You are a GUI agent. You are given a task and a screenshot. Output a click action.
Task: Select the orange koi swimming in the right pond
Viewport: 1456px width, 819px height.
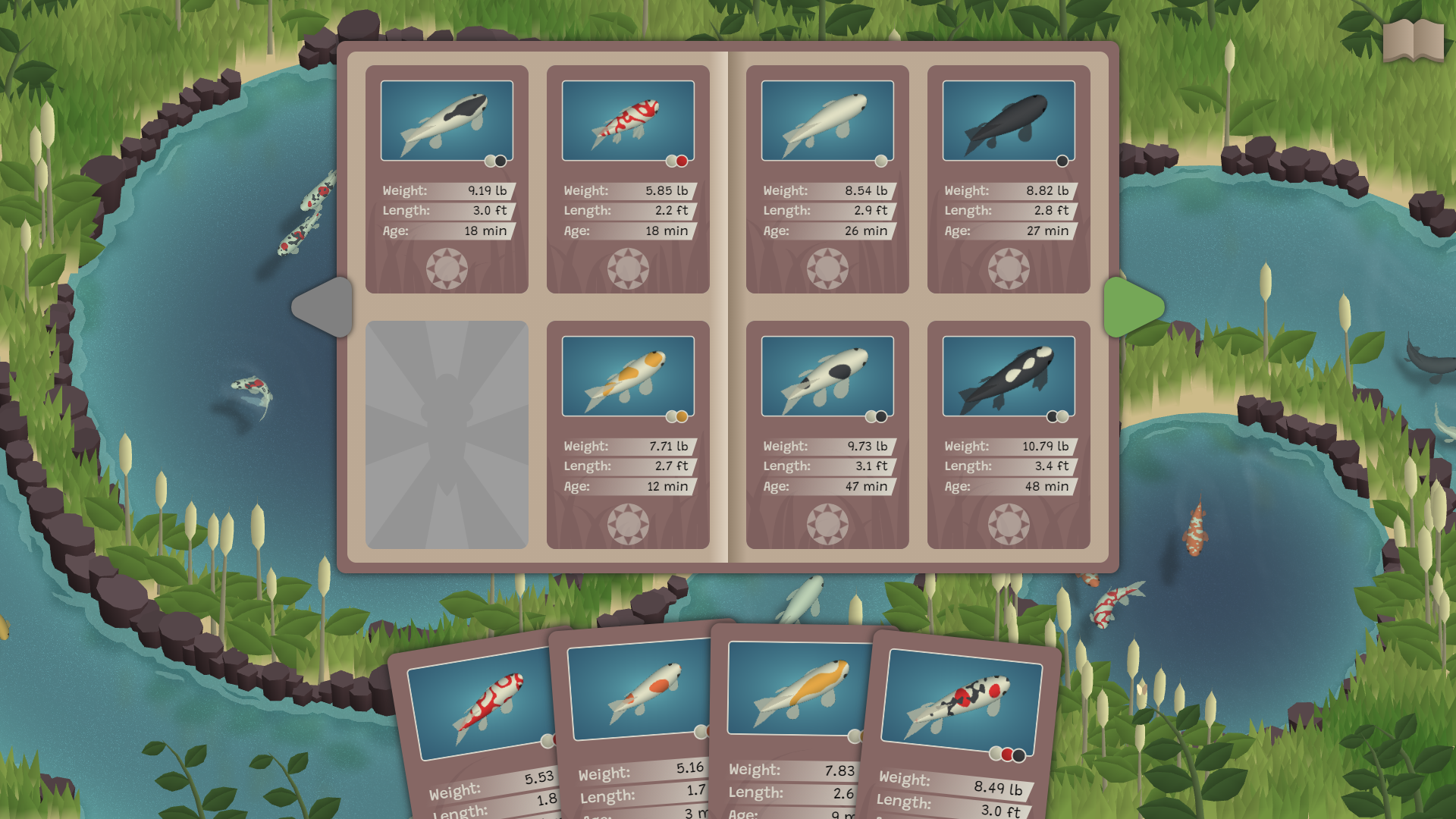1195,529
